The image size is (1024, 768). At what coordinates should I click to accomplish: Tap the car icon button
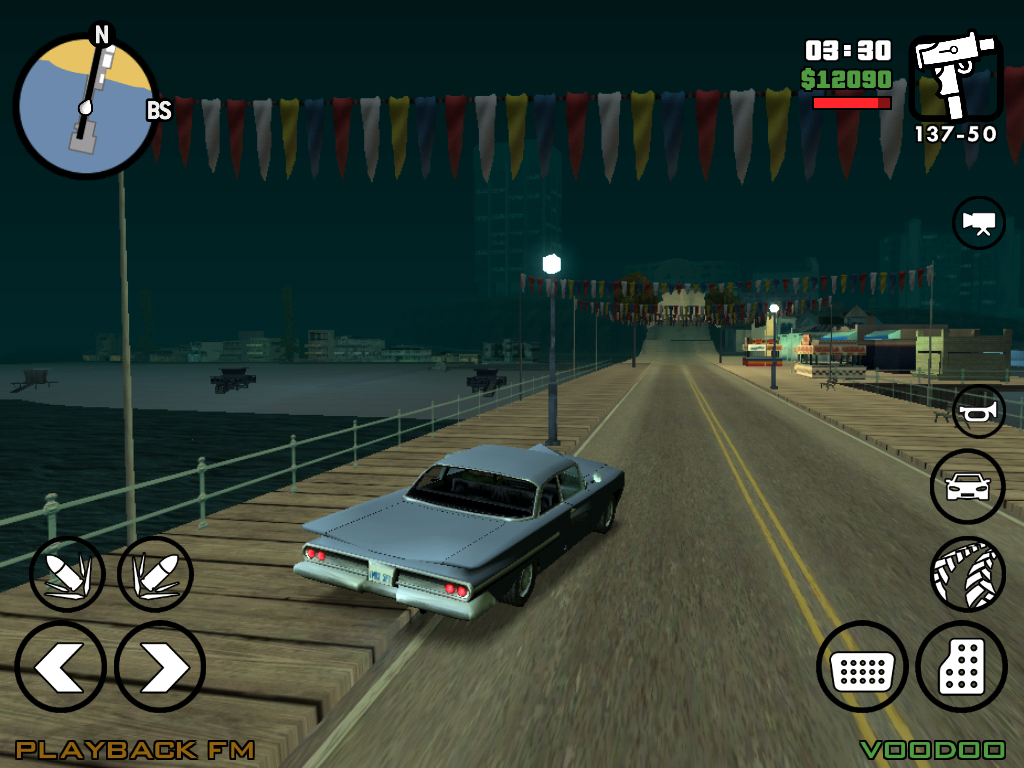click(967, 487)
